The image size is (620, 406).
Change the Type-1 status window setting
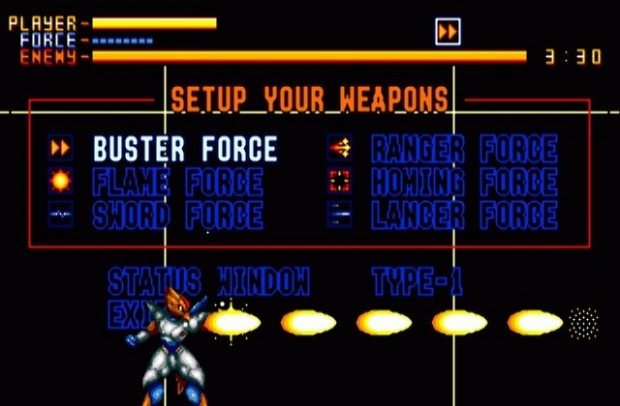417,281
